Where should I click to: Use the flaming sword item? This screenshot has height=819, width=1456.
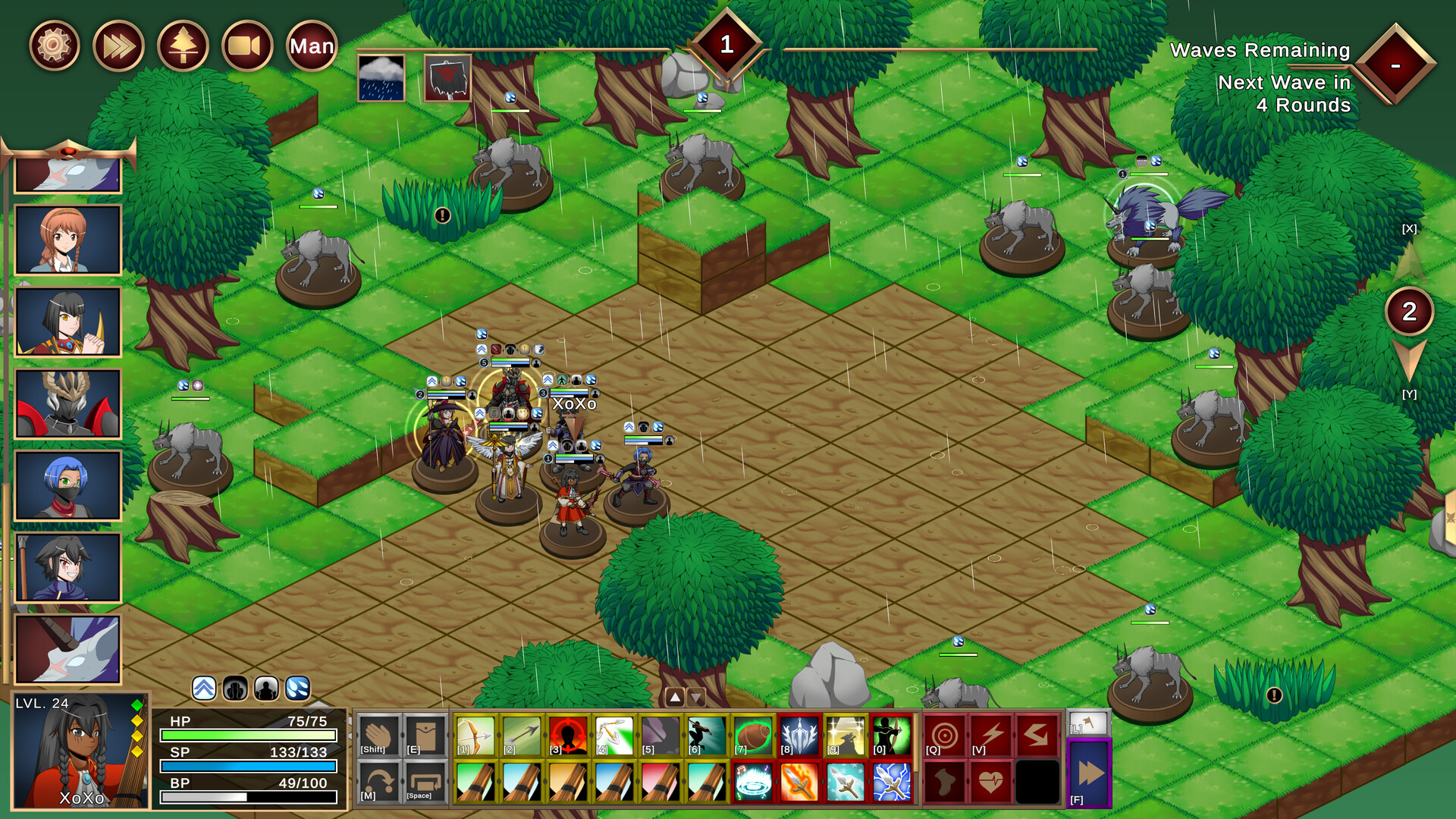799,781
